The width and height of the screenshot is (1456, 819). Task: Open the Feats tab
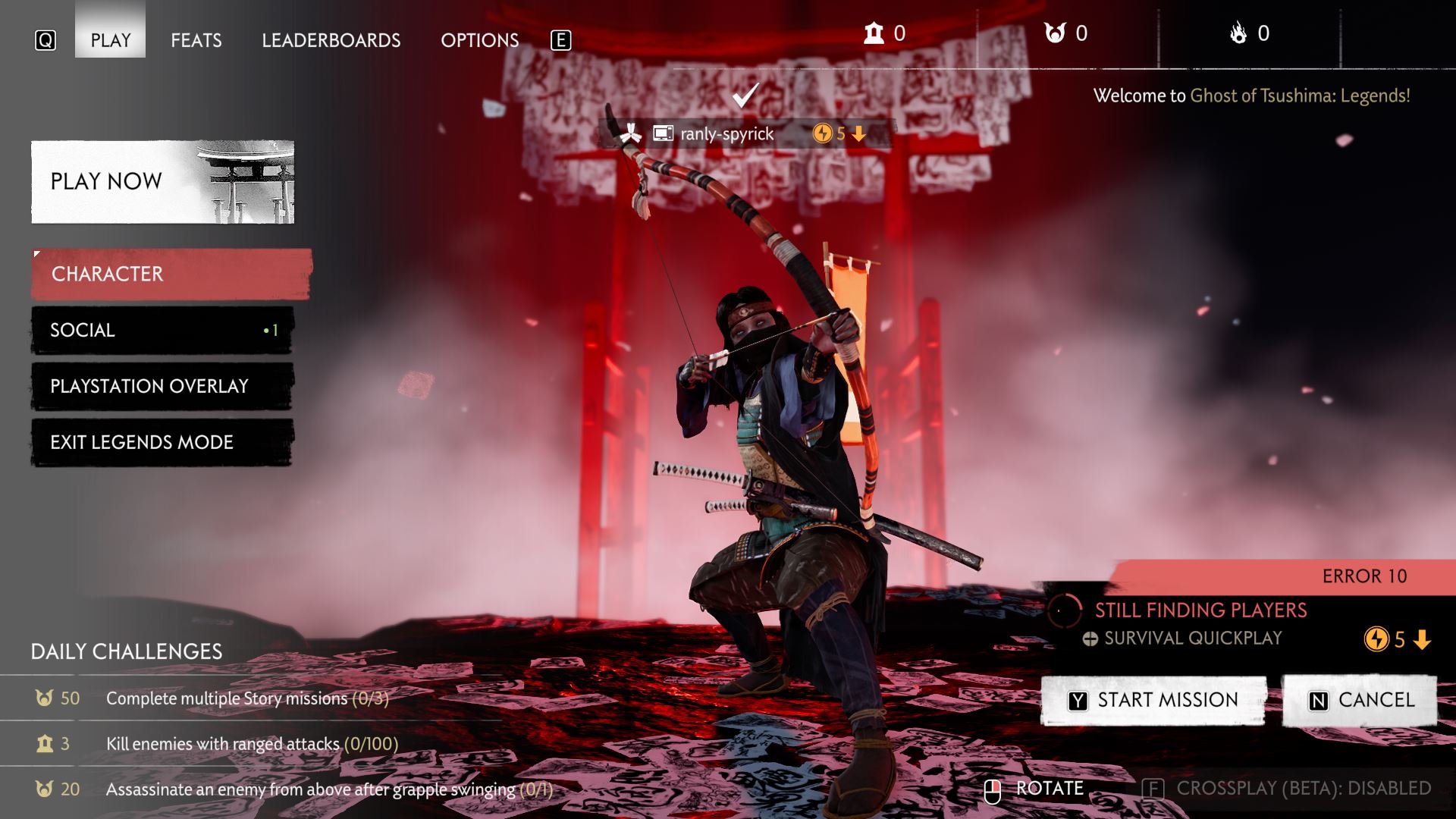coord(196,40)
